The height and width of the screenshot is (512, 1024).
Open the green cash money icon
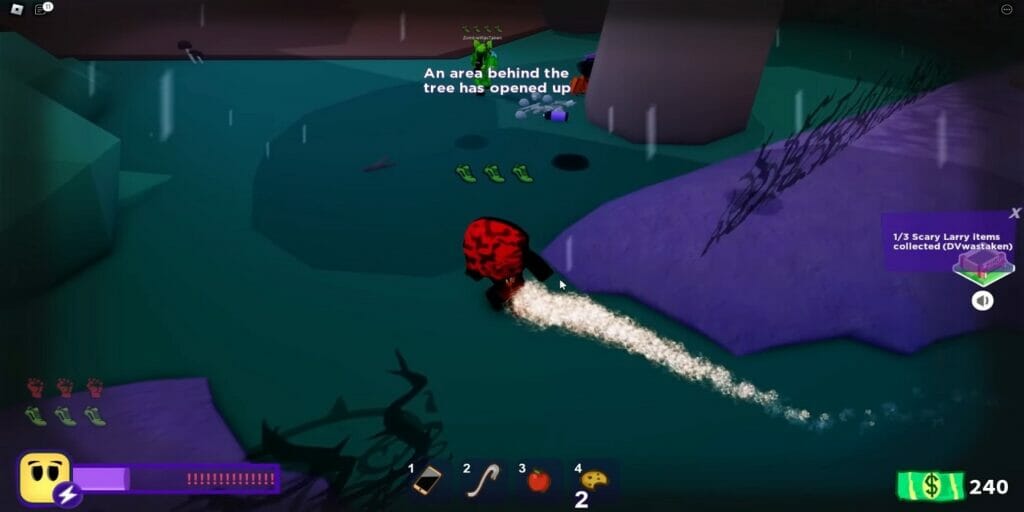[x=930, y=486]
